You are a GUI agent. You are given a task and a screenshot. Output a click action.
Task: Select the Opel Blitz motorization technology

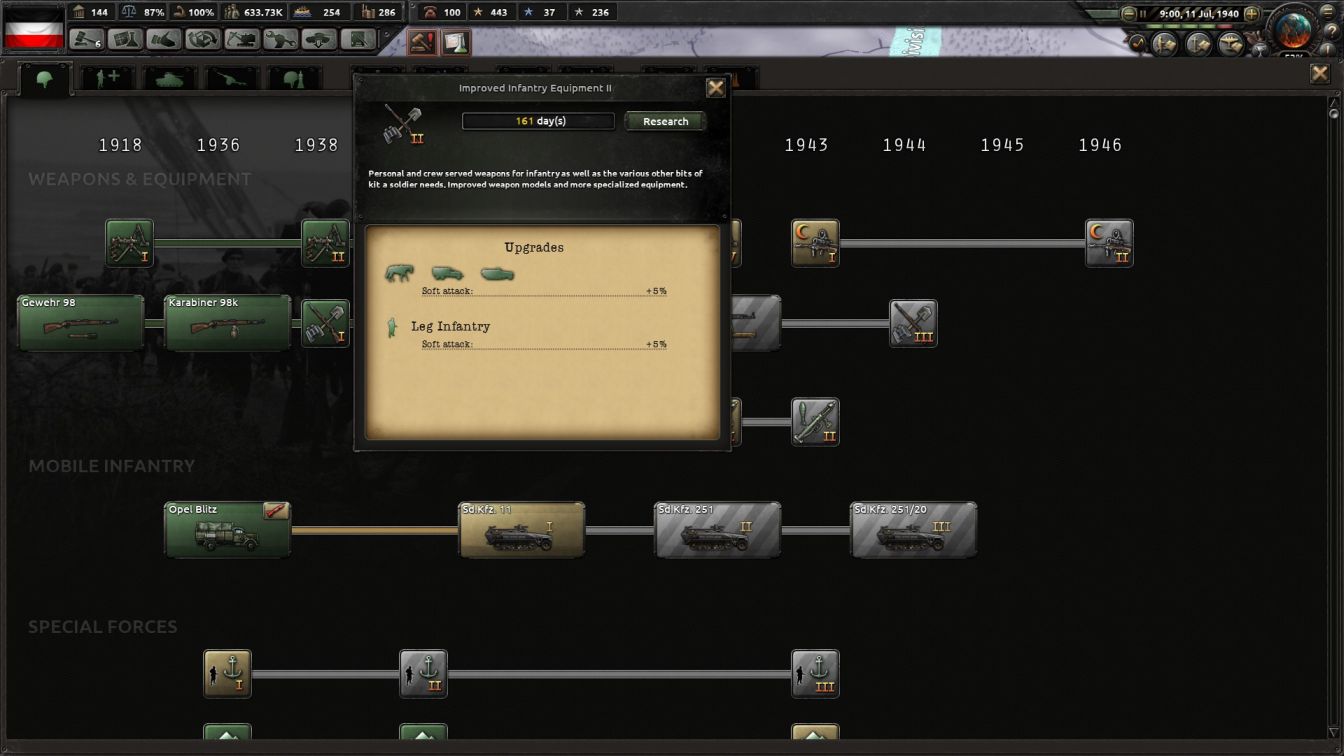tap(227, 529)
